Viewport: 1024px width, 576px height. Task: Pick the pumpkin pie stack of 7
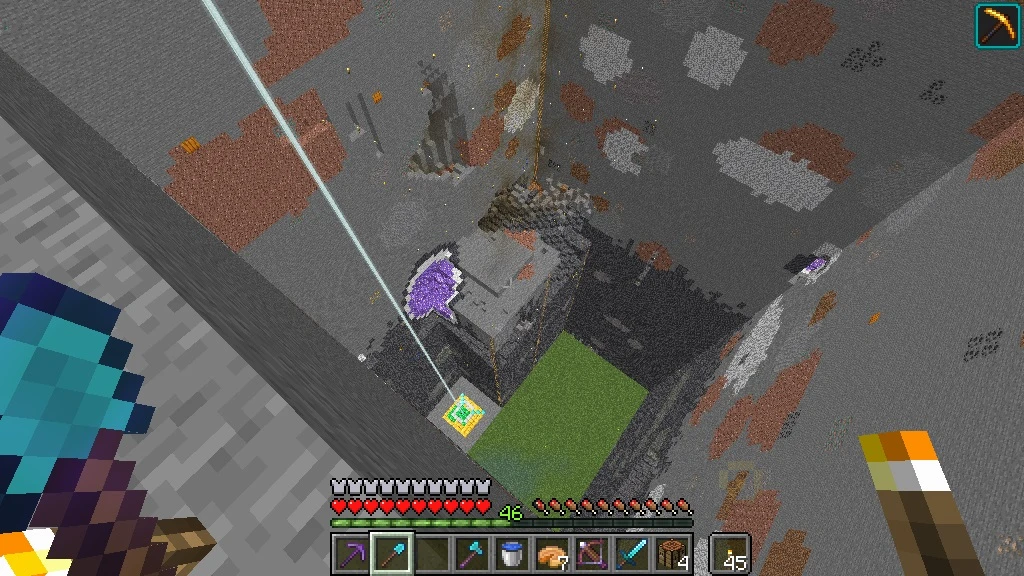[552, 553]
